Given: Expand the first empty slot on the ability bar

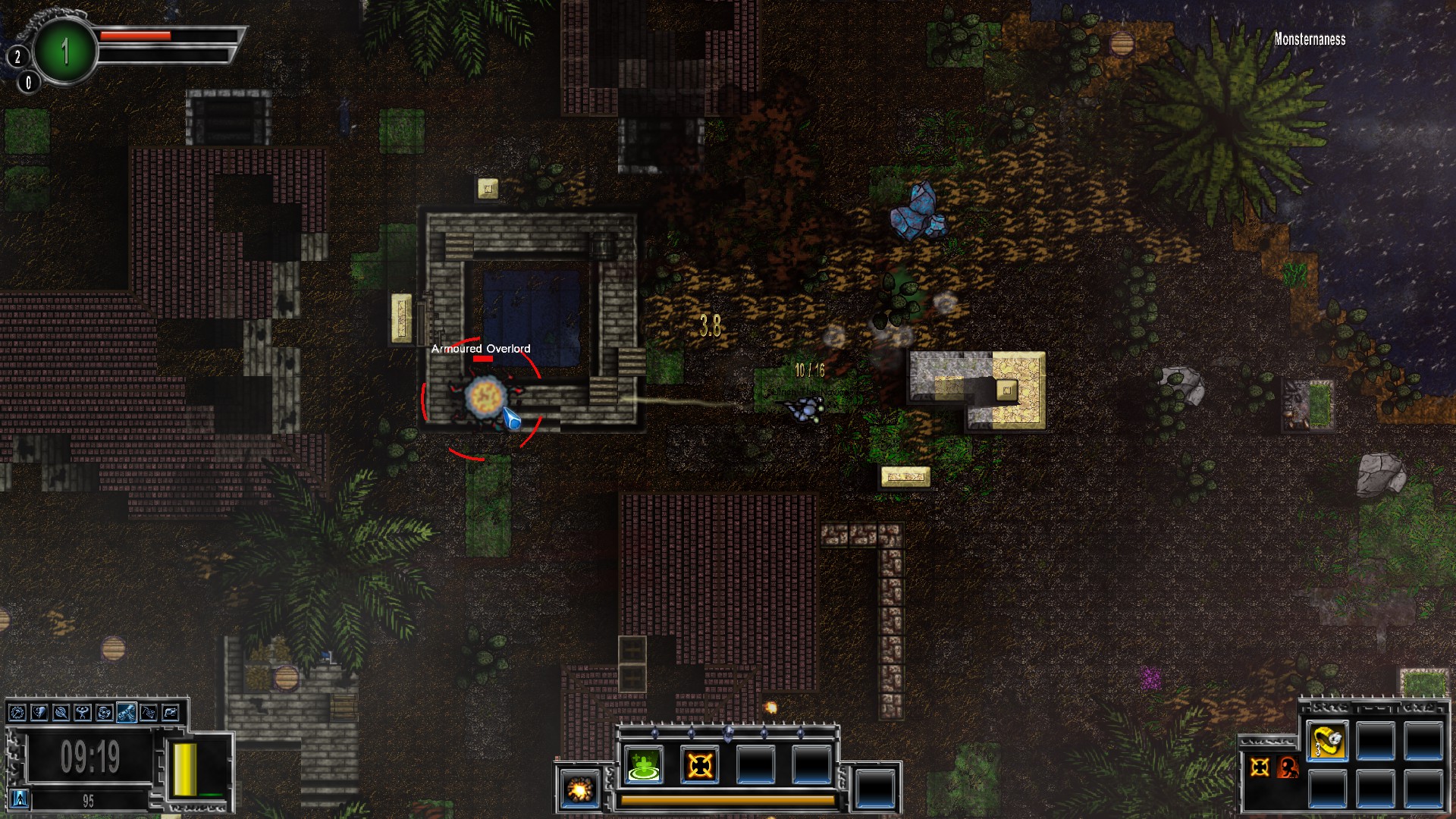Looking at the screenshot, I should [x=755, y=764].
